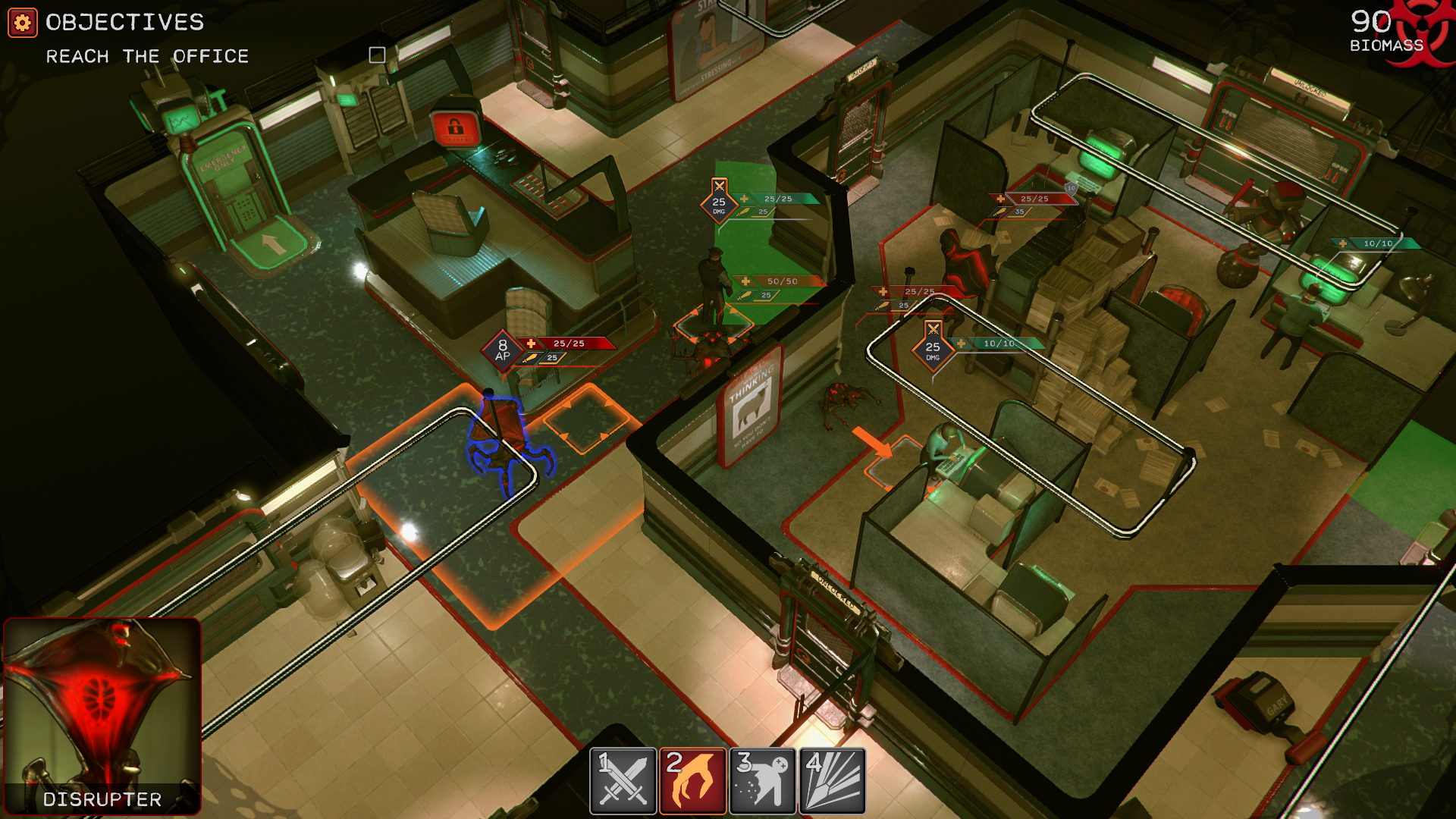
Task: Use the burst rays ability
Action: (x=832, y=780)
